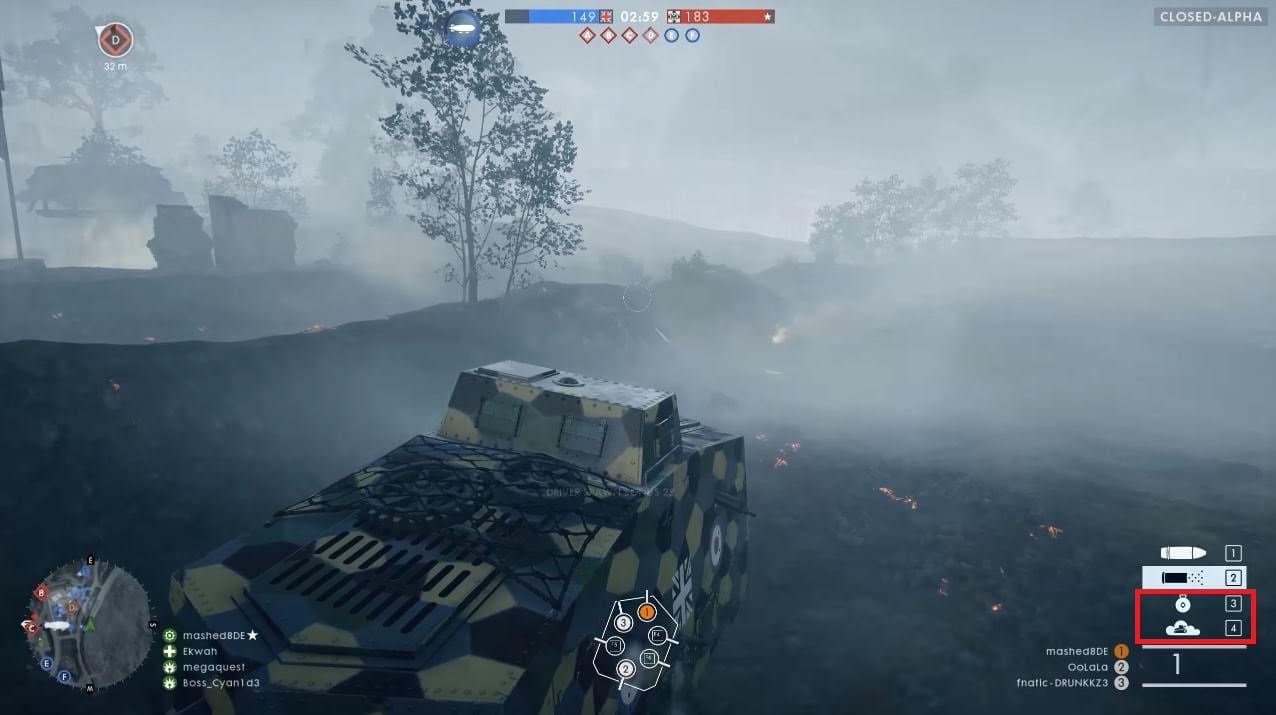Screen dimensions: 1276x715
Task: Deploy the tank smoke cloud ability
Action: click(1182, 628)
